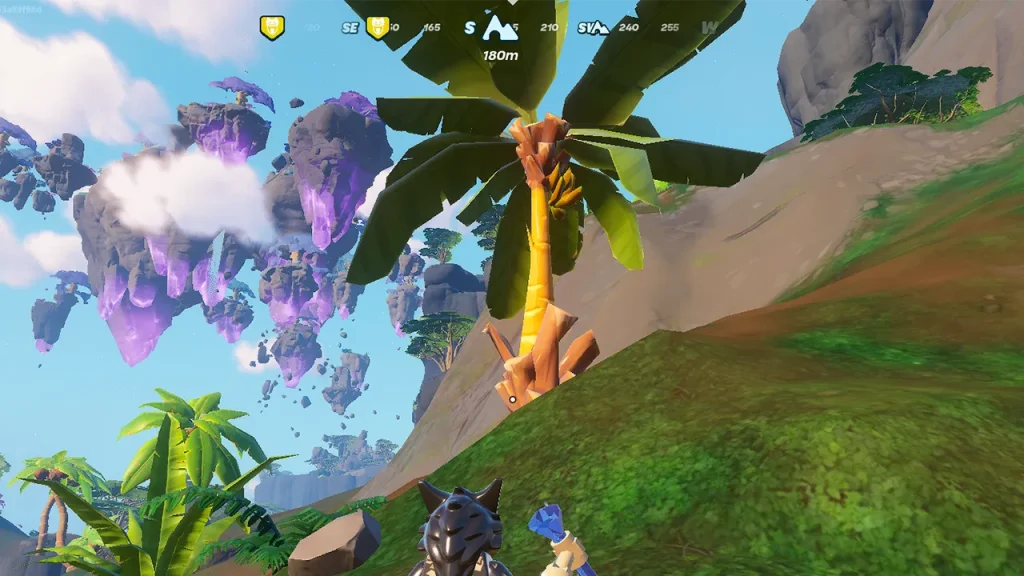Select the small cave marker by SW
This screenshot has height=576, width=1024.
tap(598, 28)
